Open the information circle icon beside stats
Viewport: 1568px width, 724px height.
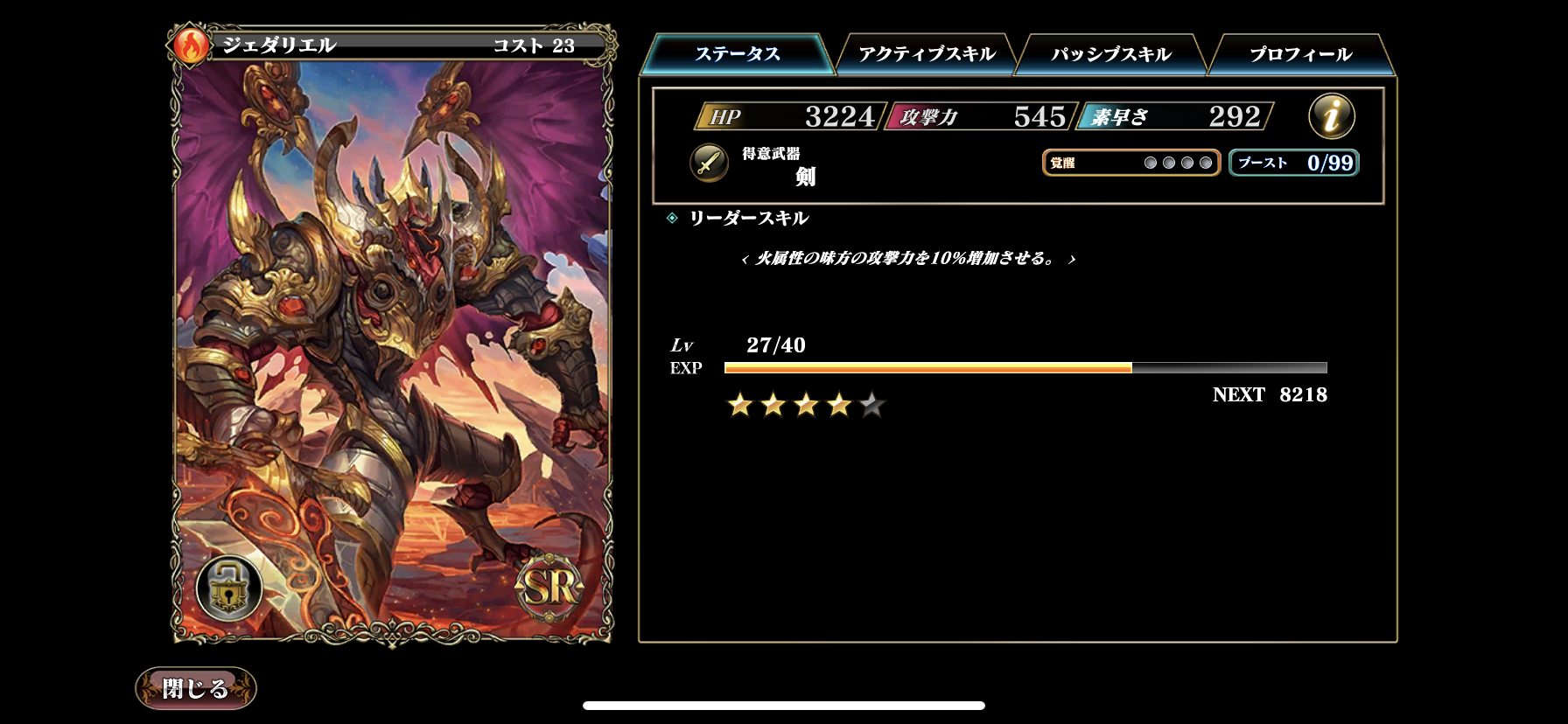click(x=1330, y=115)
